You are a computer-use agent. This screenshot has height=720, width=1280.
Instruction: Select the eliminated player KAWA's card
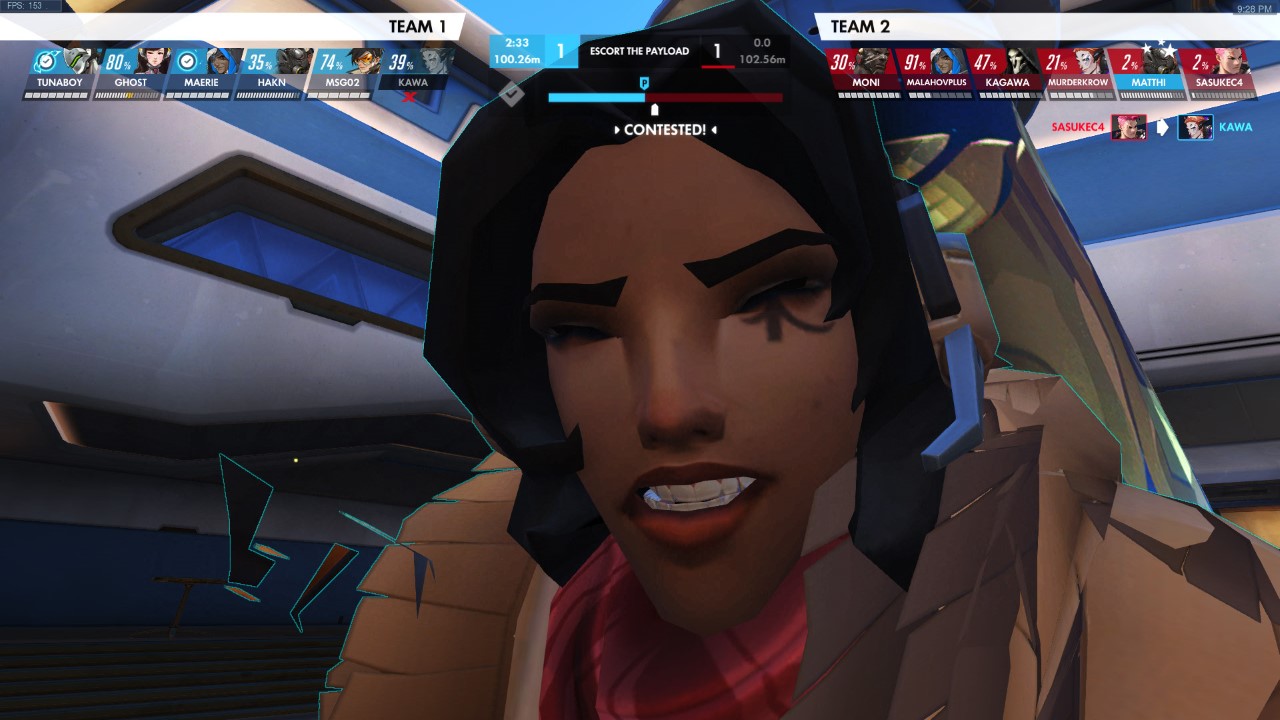[x=412, y=72]
